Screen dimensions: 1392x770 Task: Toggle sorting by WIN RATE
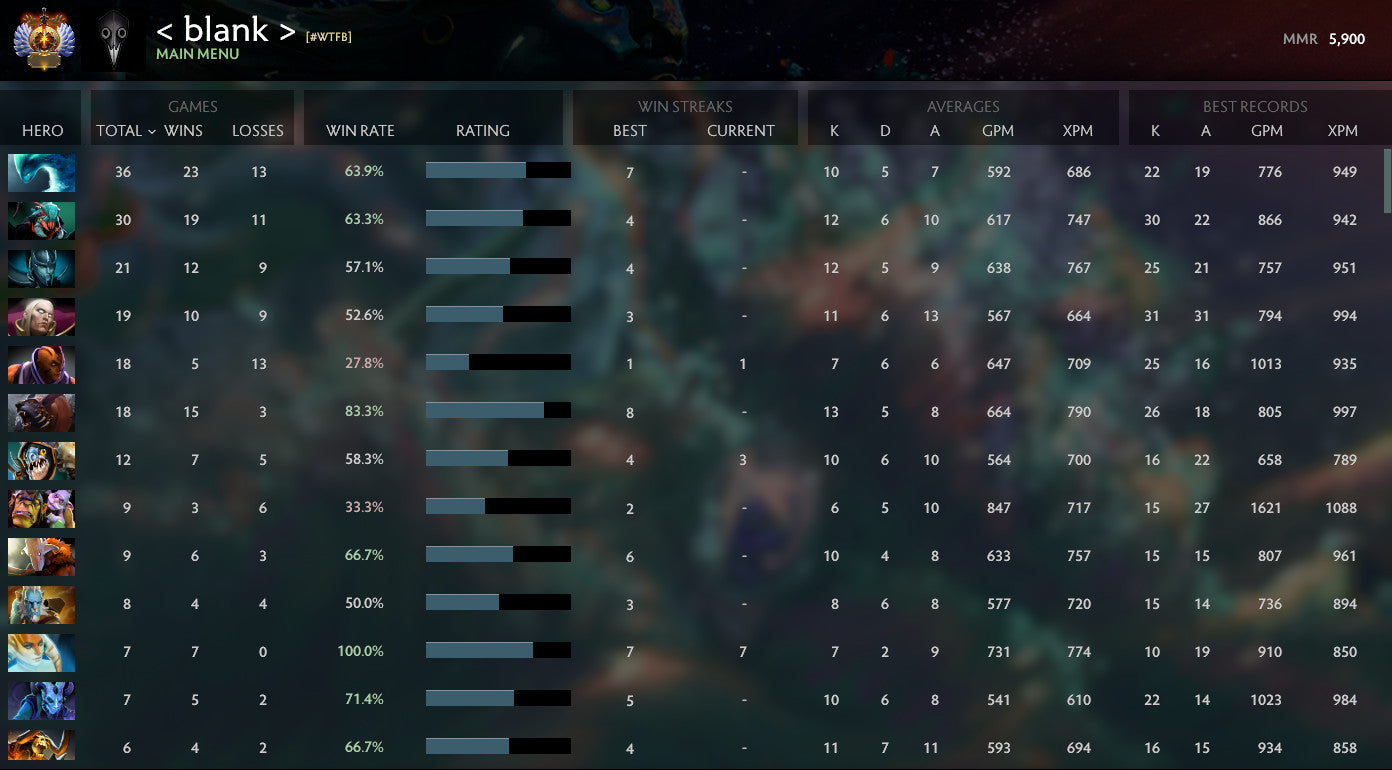pyautogui.click(x=359, y=130)
